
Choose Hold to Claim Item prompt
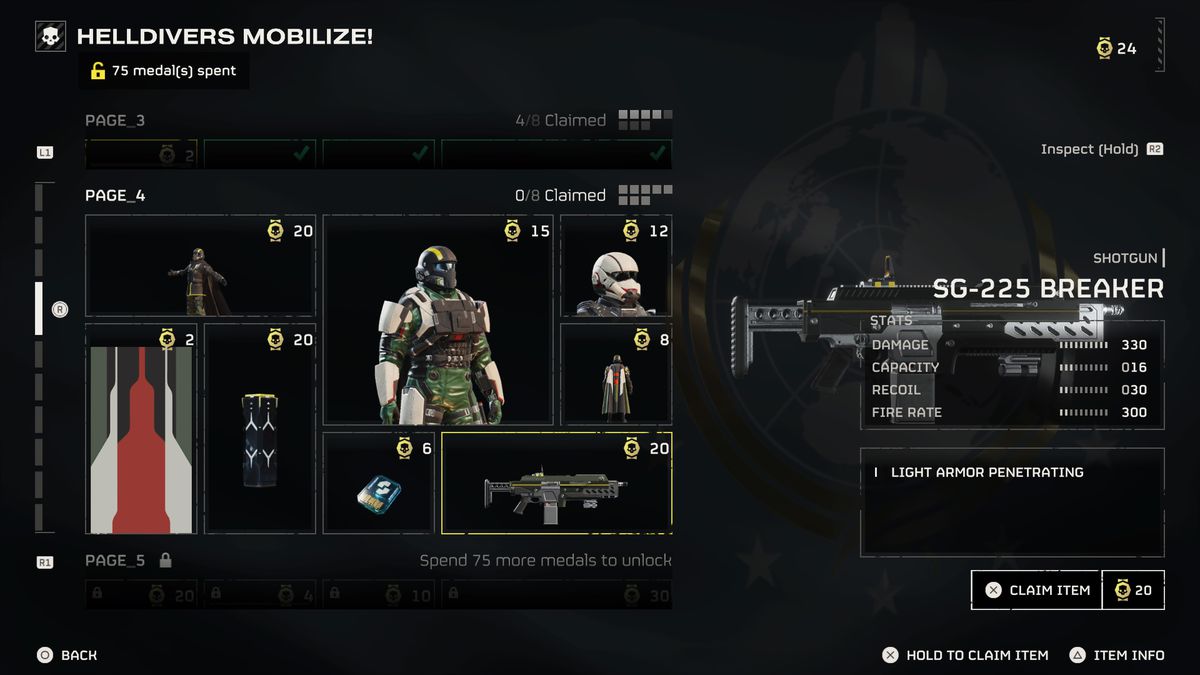pos(965,655)
